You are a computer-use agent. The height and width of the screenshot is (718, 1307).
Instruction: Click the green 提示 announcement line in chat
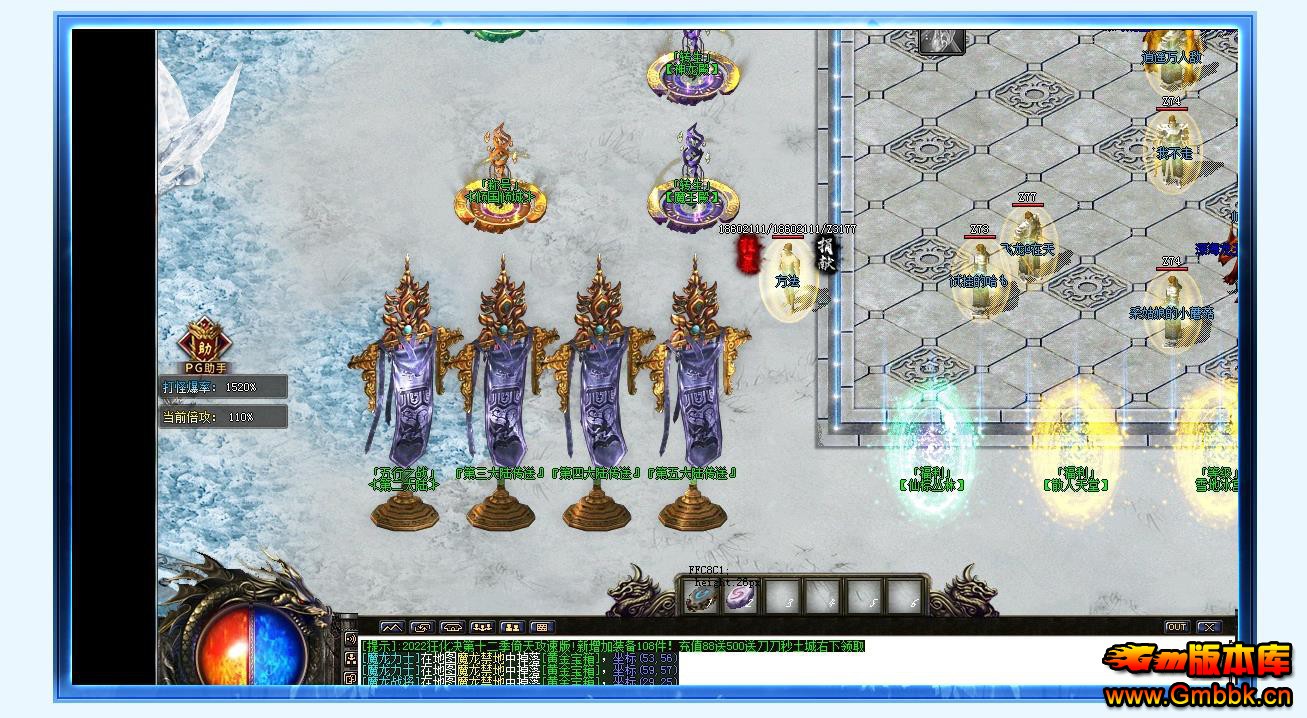(x=612, y=646)
